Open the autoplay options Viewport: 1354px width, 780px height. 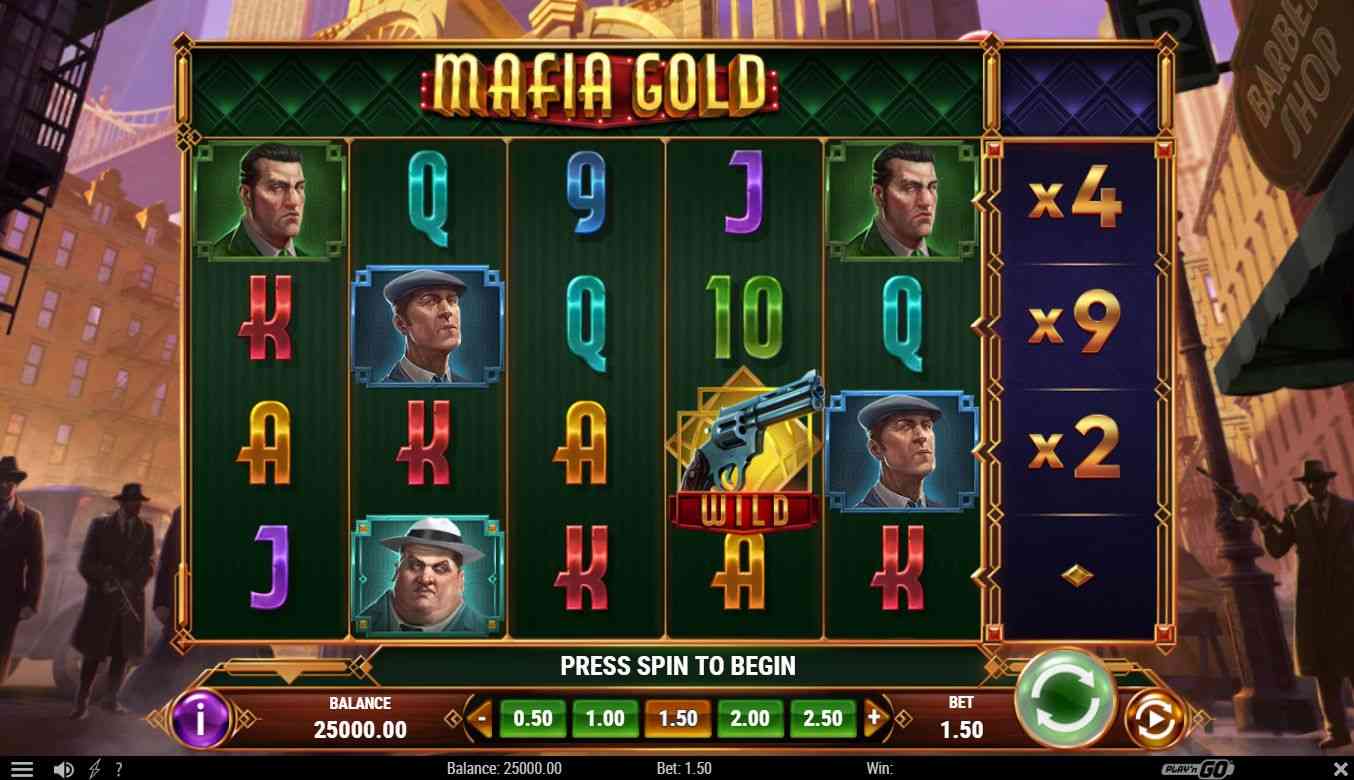[1154, 718]
